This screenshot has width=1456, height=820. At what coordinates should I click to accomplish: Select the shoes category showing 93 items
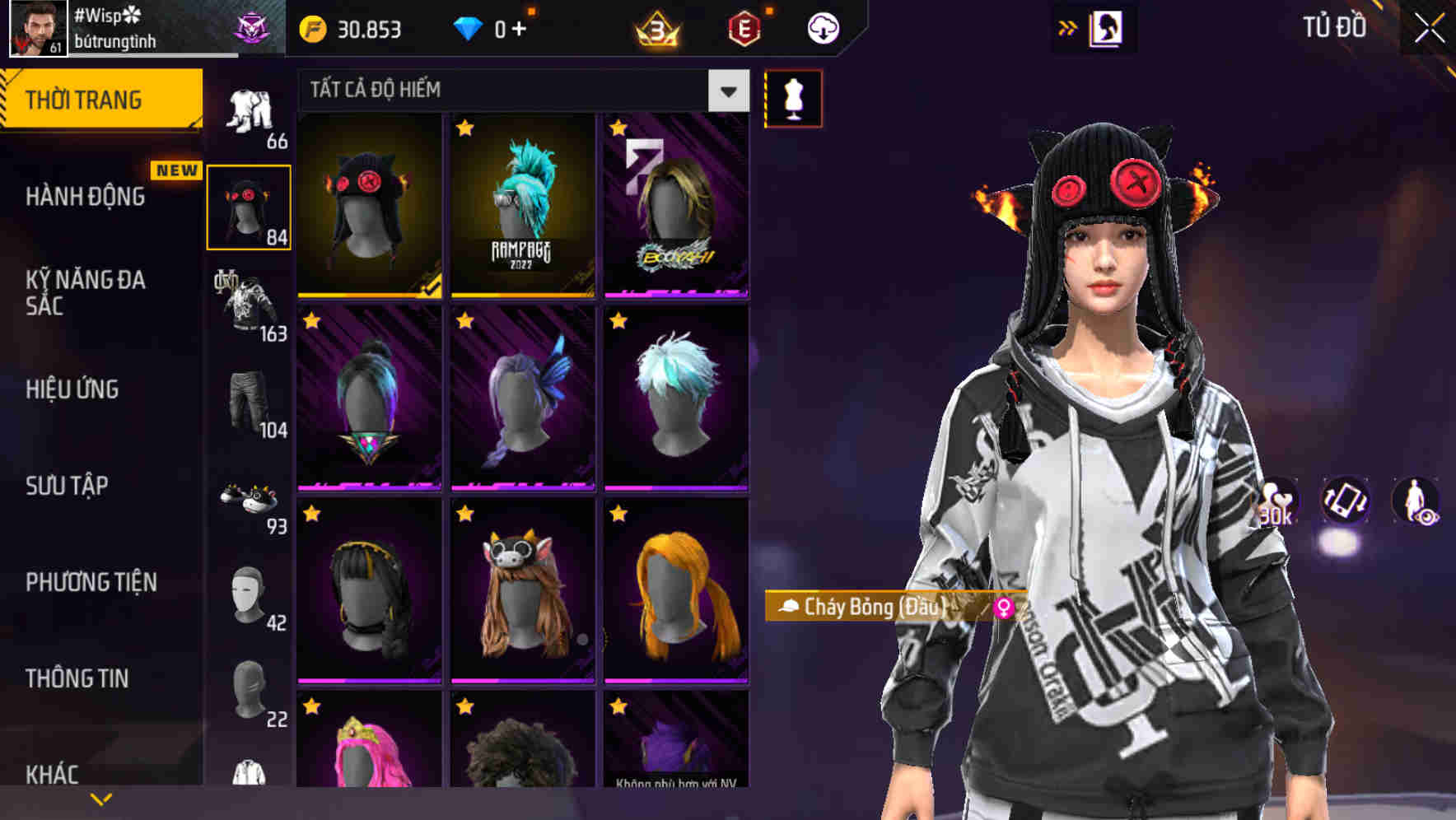pos(250,494)
